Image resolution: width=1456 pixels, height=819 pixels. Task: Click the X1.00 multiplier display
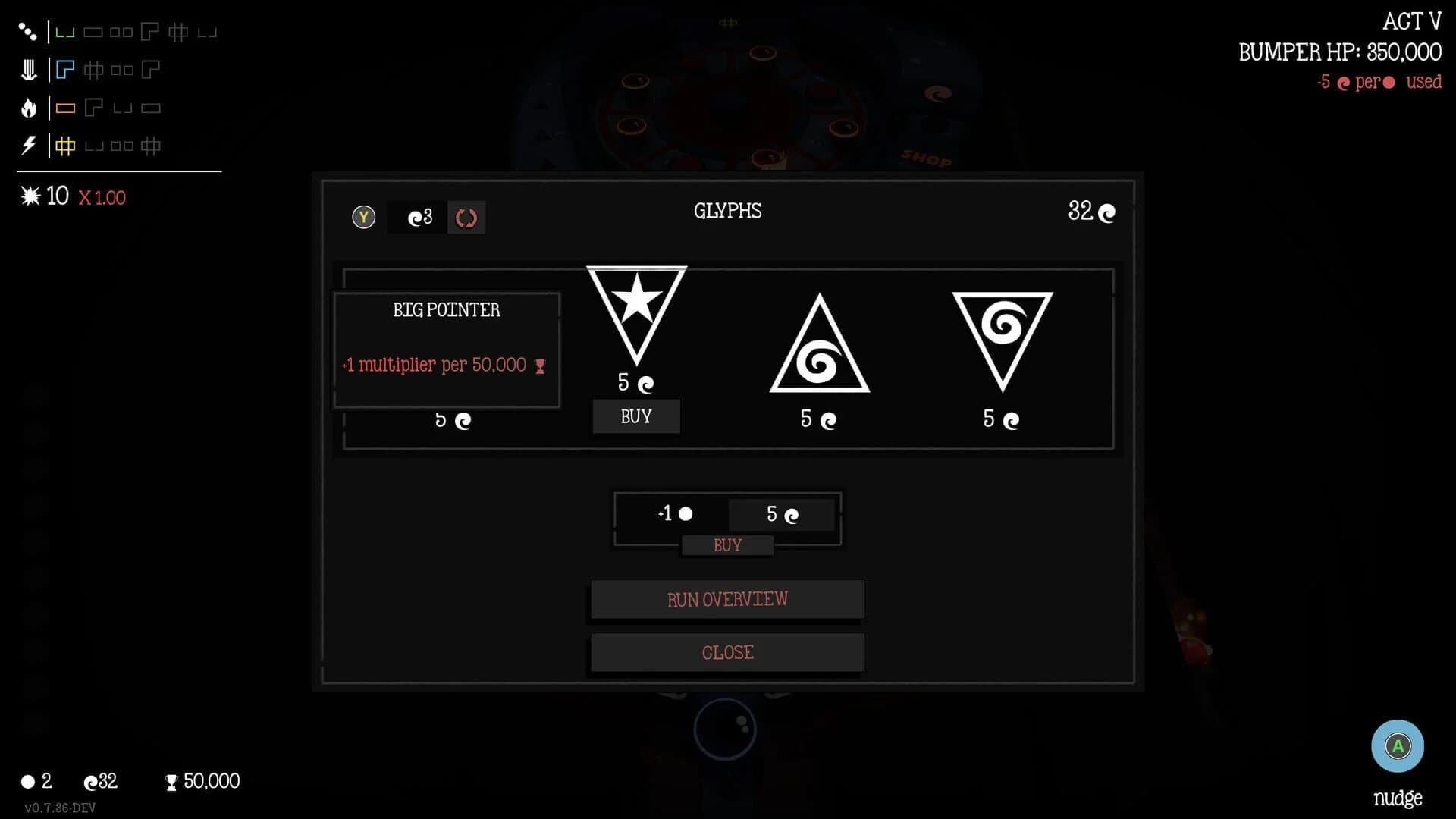point(101,196)
